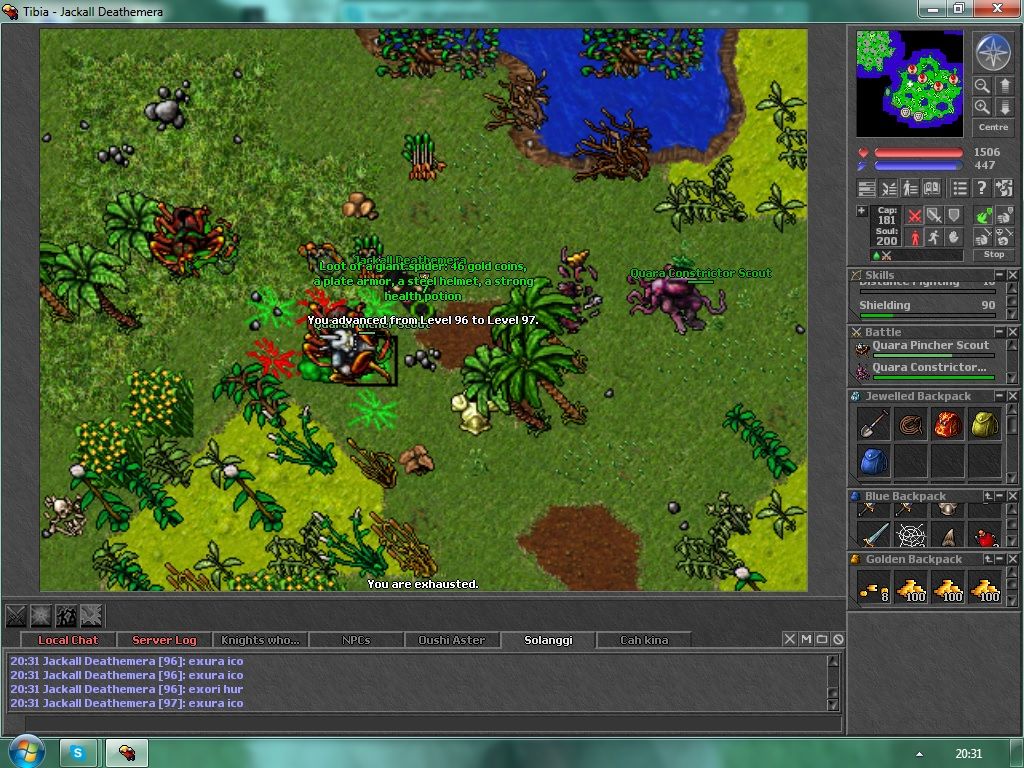Click the rope item slot
Image resolution: width=1024 pixels, height=768 pixels.
911,424
